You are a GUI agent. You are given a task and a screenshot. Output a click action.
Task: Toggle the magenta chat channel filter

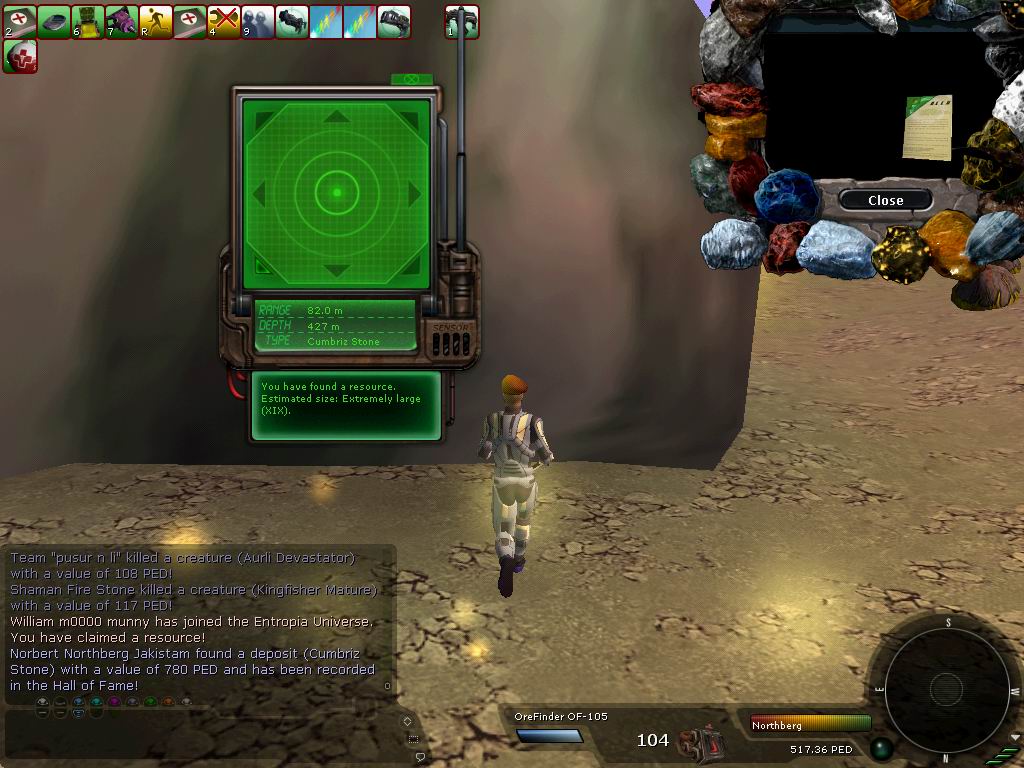pyautogui.click(x=114, y=702)
